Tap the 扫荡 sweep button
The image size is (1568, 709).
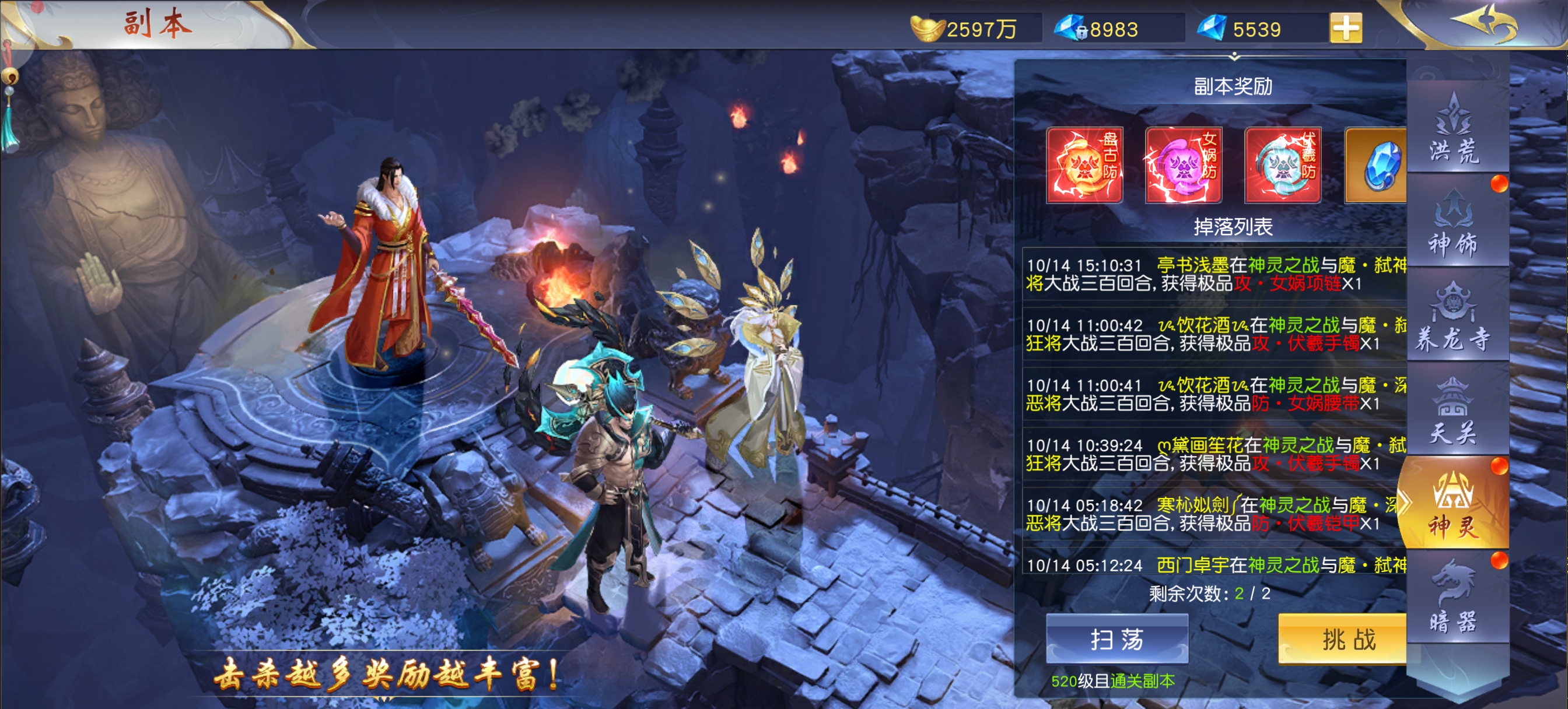(x=1116, y=639)
